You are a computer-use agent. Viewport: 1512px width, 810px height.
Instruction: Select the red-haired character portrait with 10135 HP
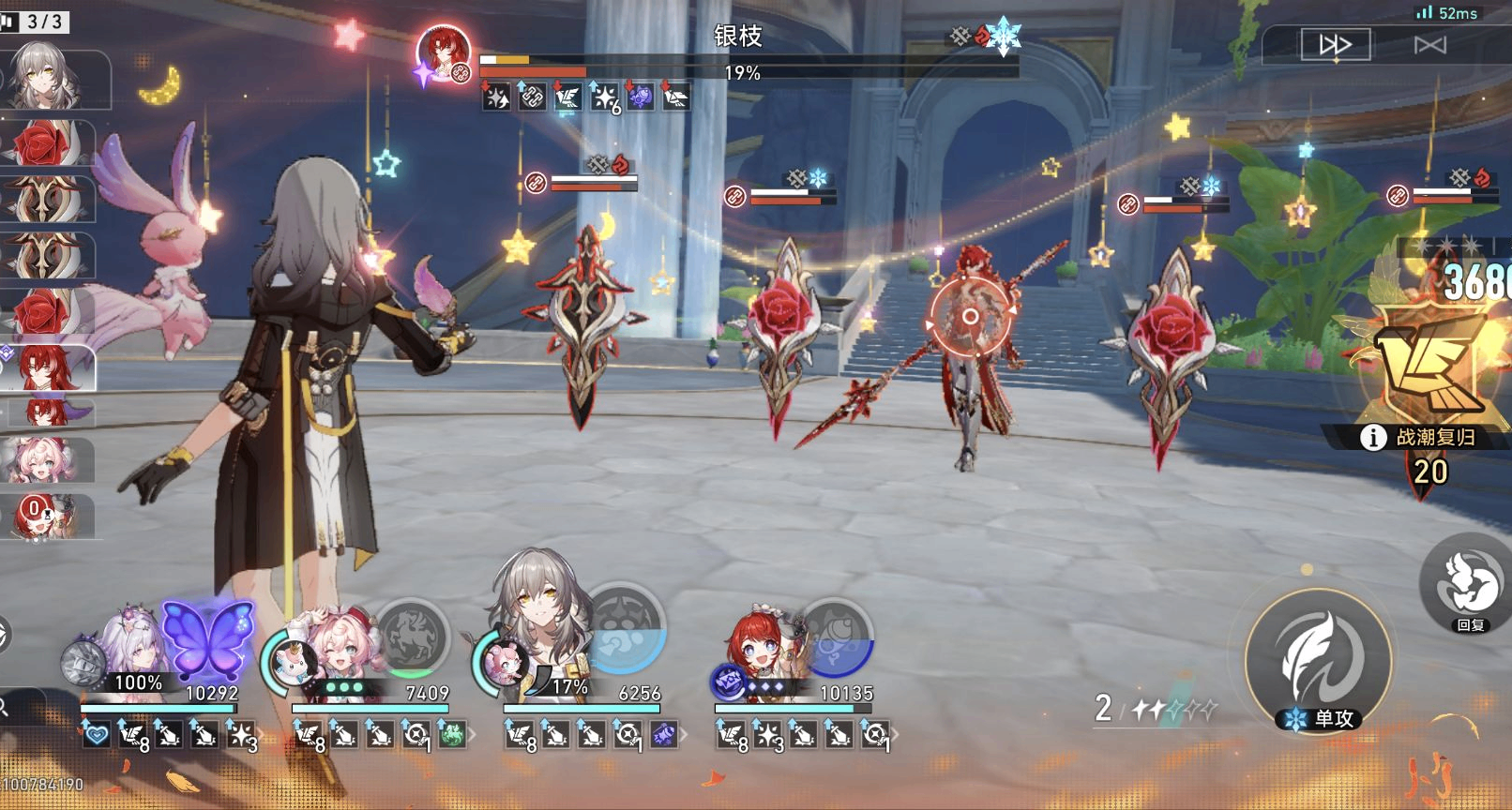click(x=760, y=645)
